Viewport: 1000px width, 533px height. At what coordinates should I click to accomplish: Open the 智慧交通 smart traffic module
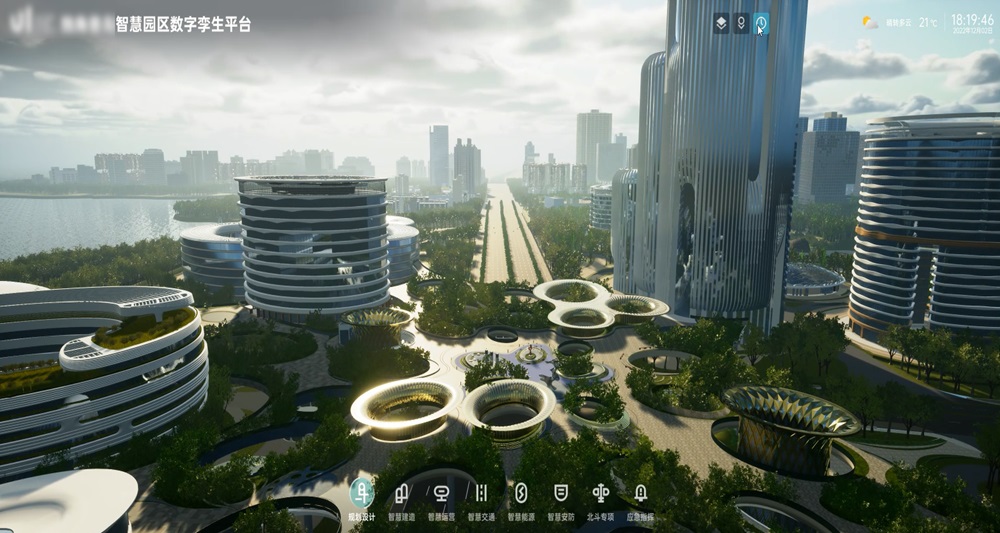click(481, 494)
